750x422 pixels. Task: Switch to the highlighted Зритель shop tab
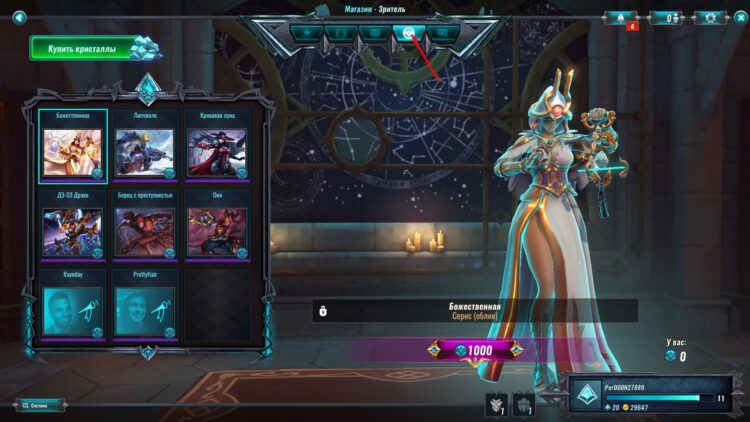(408, 33)
